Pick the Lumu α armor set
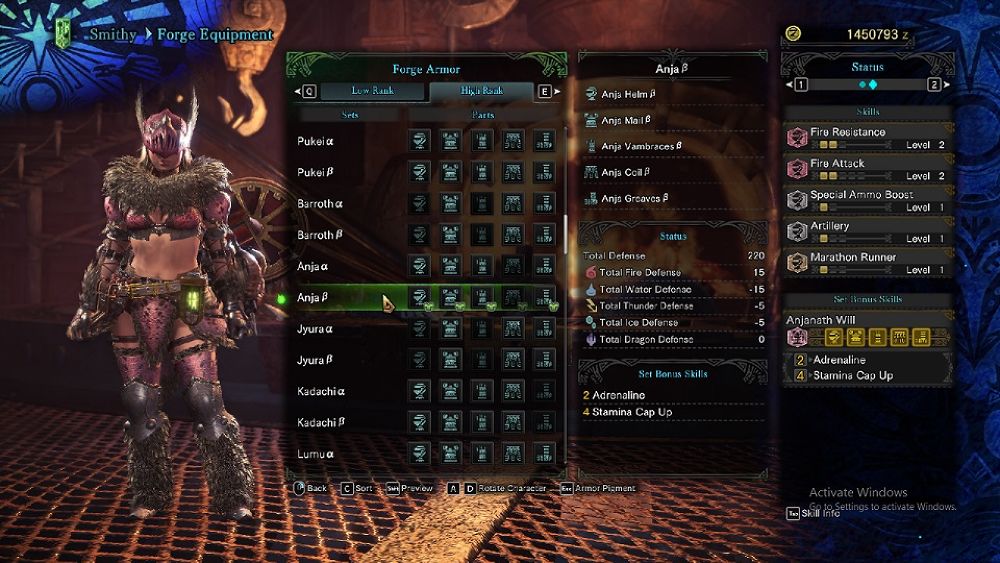Viewport: 1000px width, 563px height. tap(315, 454)
